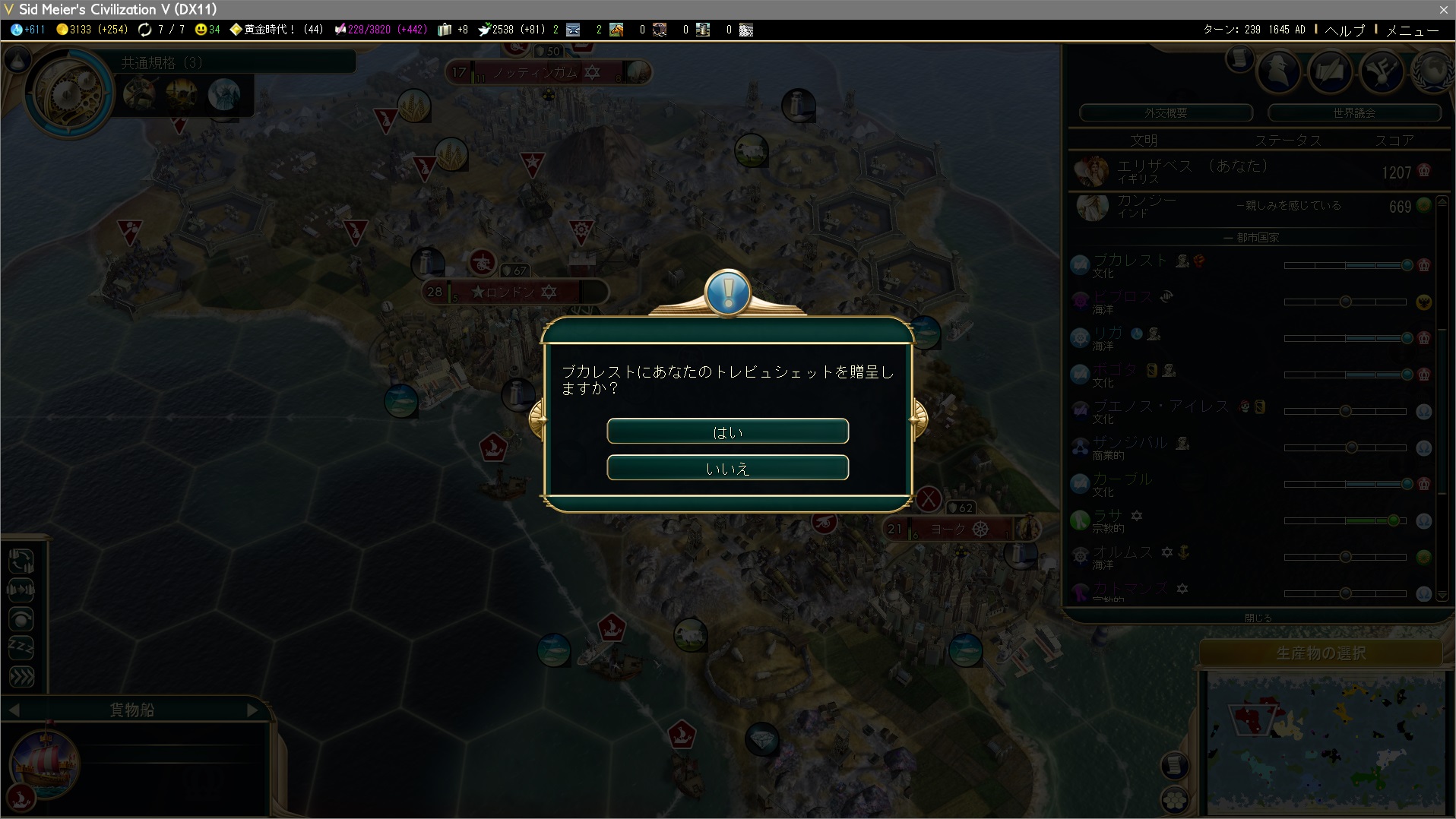The width and height of the screenshot is (1456, 819).
Task: Decline the gift with いいえ
Action: tap(727, 468)
